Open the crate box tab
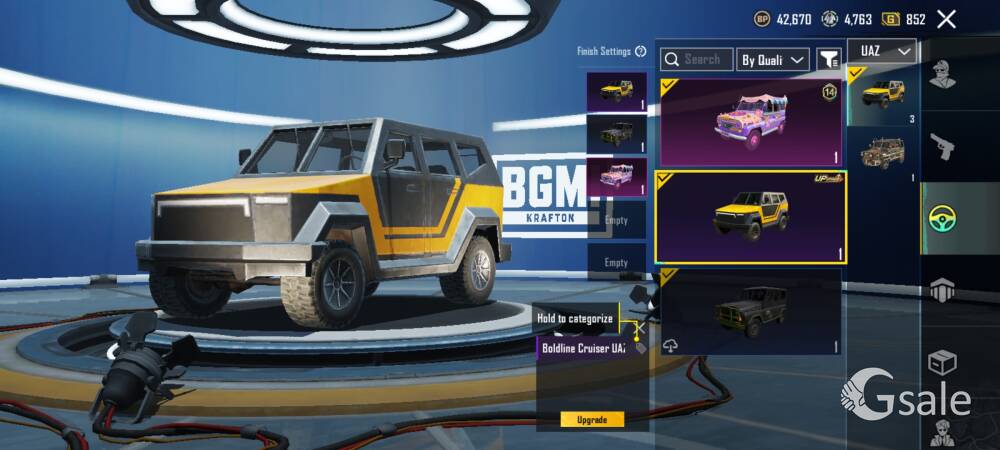The width and height of the screenshot is (1000, 450). point(941,361)
